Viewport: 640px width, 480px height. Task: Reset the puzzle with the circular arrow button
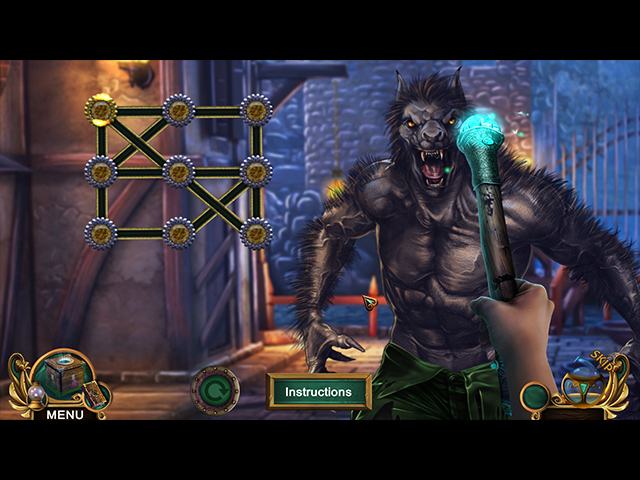tap(214, 390)
